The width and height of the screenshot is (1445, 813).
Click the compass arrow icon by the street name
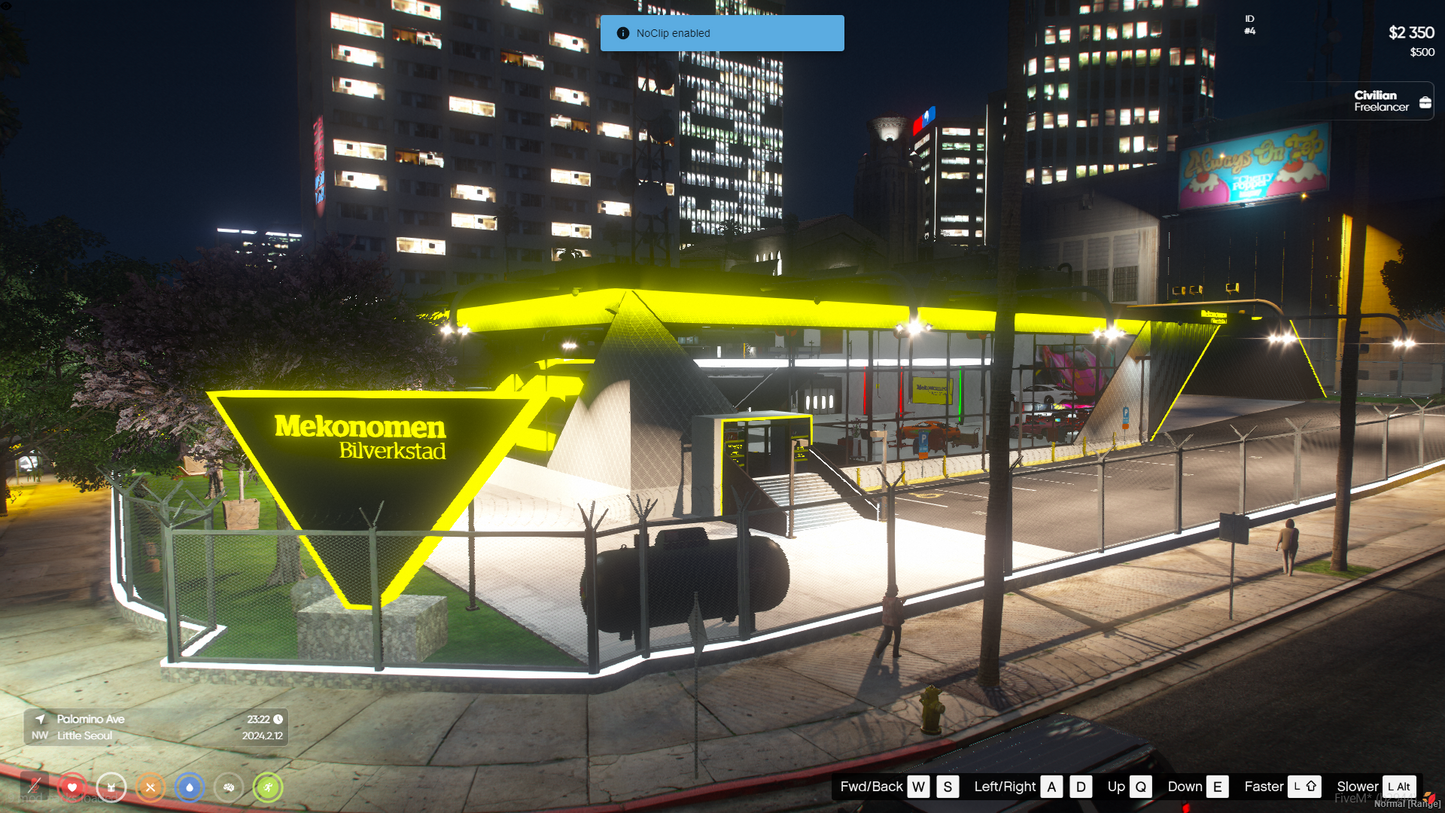[40, 719]
